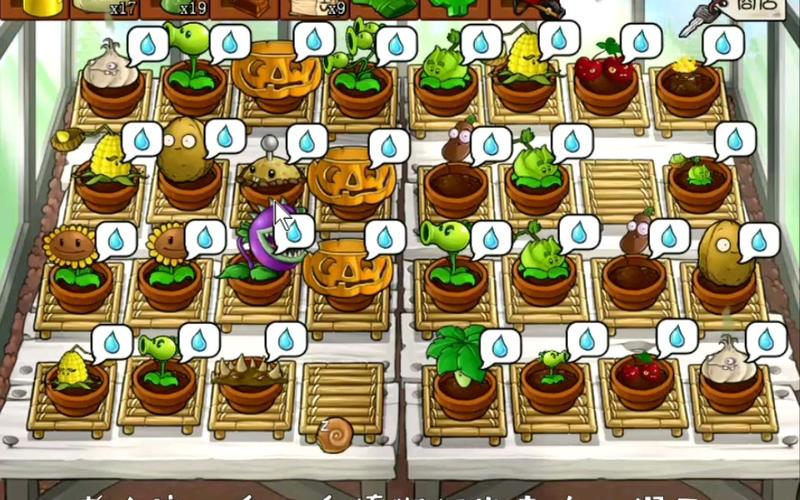Wake the sleeping snail

[334, 435]
